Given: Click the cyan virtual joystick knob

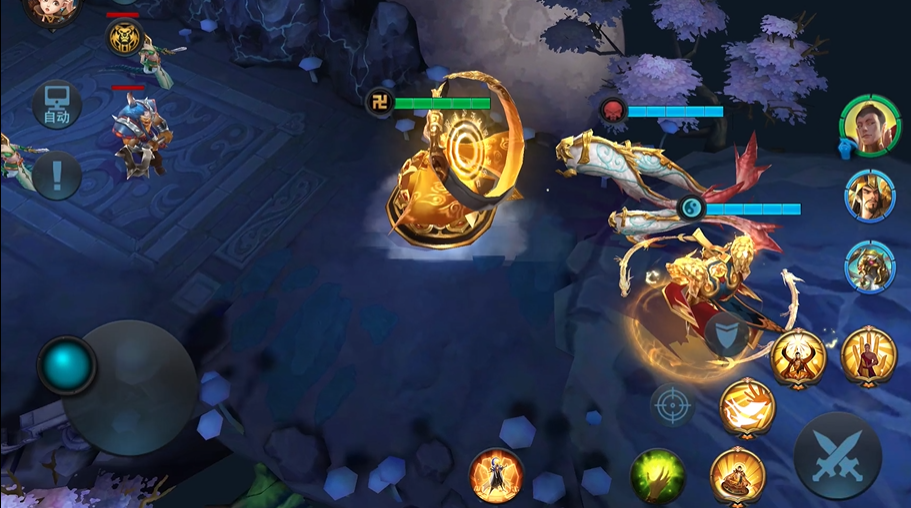Looking at the screenshot, I should click(67, 365).
